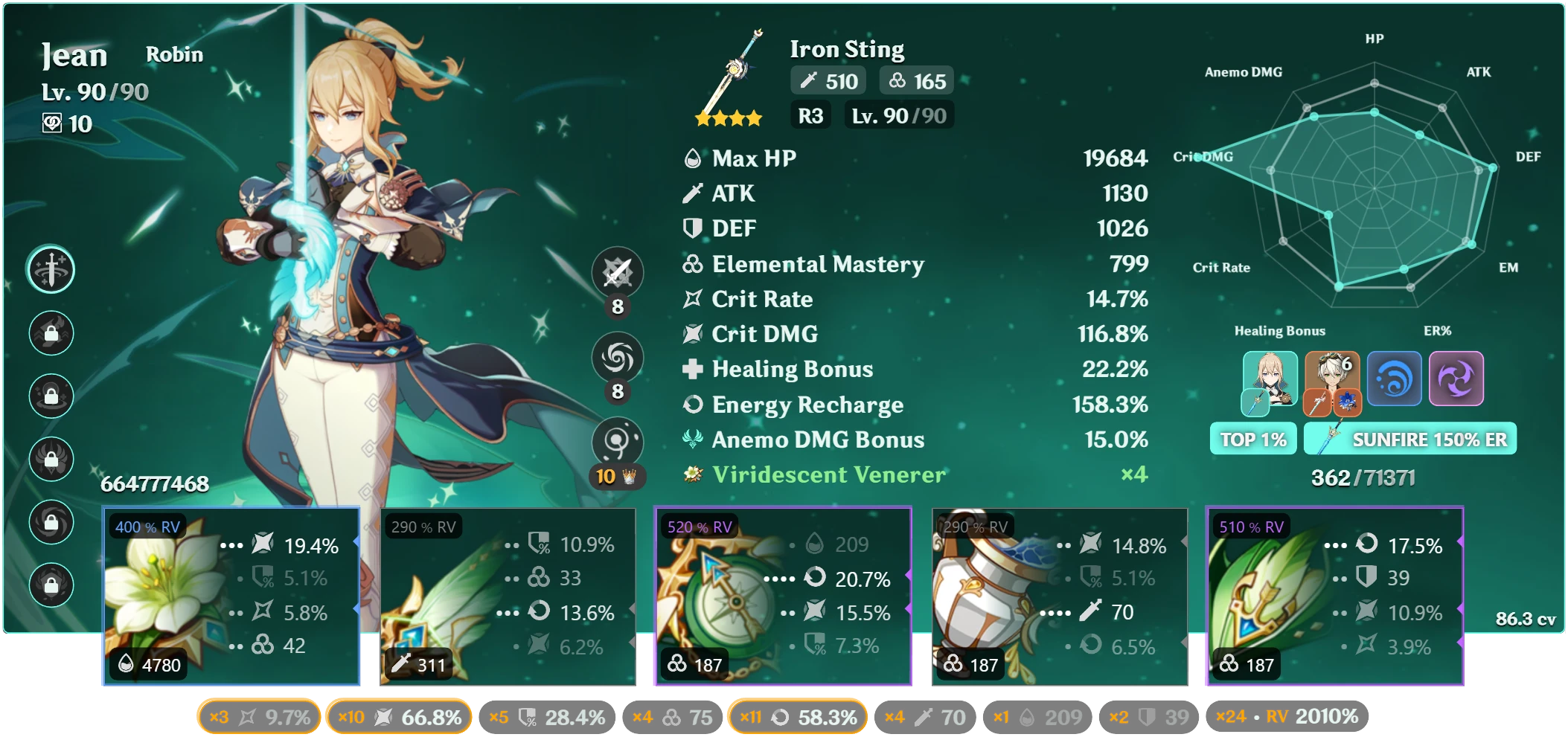Viewport: 1568px width, 740px height.
Task: Unlock the third locked build slot
Action: coord(51,395)
